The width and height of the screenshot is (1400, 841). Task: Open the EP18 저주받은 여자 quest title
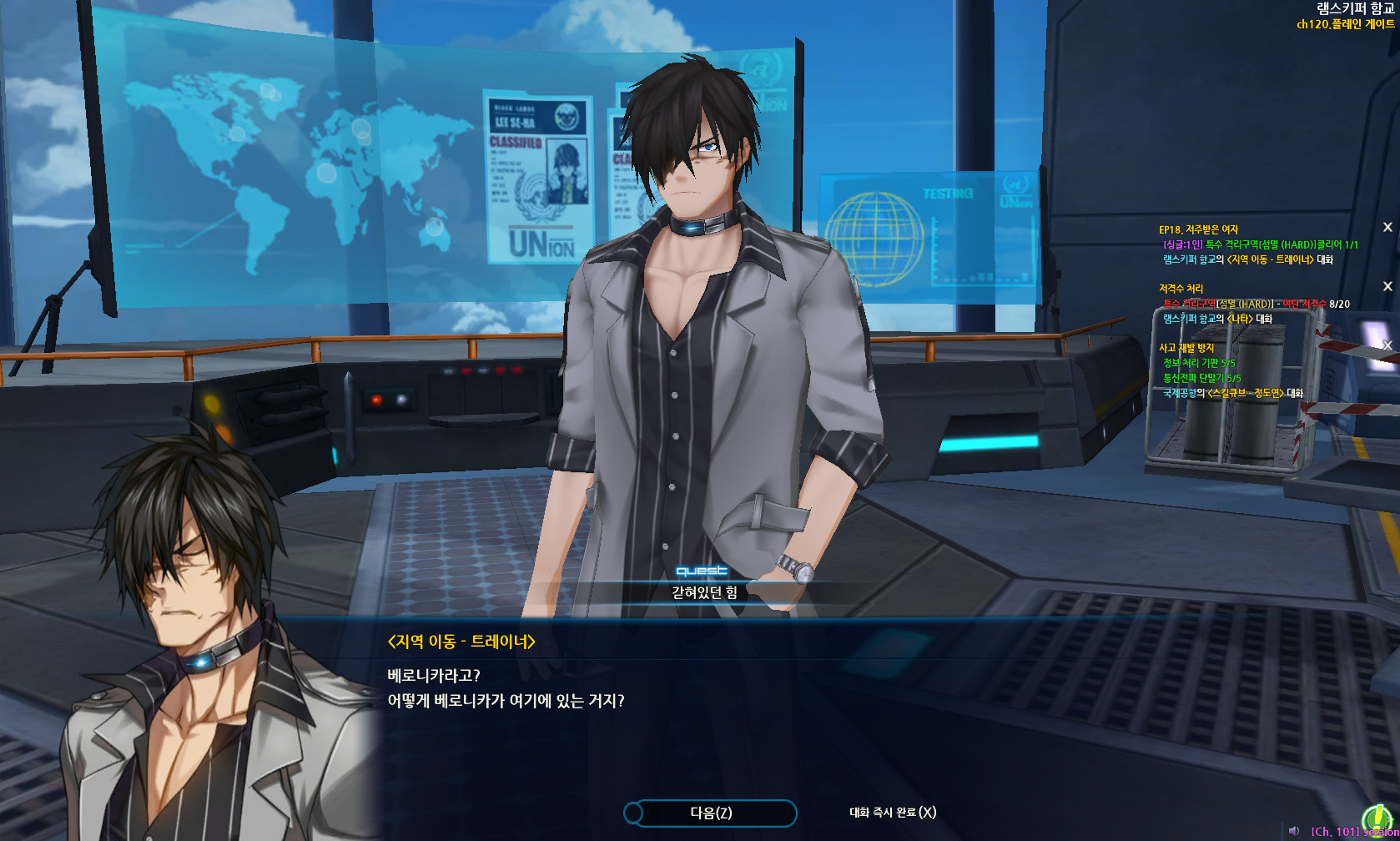(1198, 229)
